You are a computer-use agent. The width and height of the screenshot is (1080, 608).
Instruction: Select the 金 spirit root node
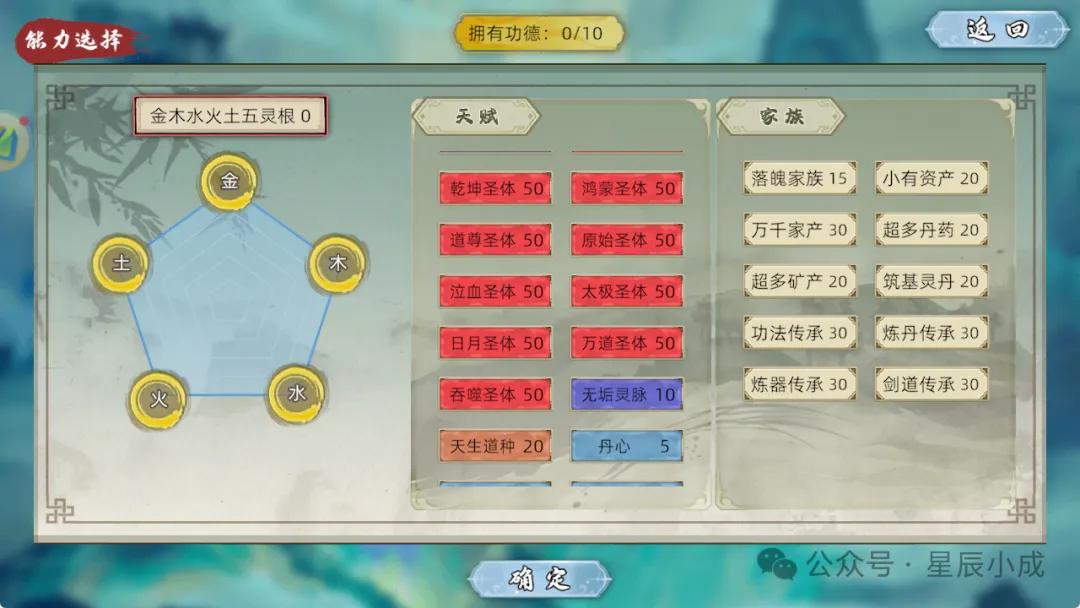229,182
